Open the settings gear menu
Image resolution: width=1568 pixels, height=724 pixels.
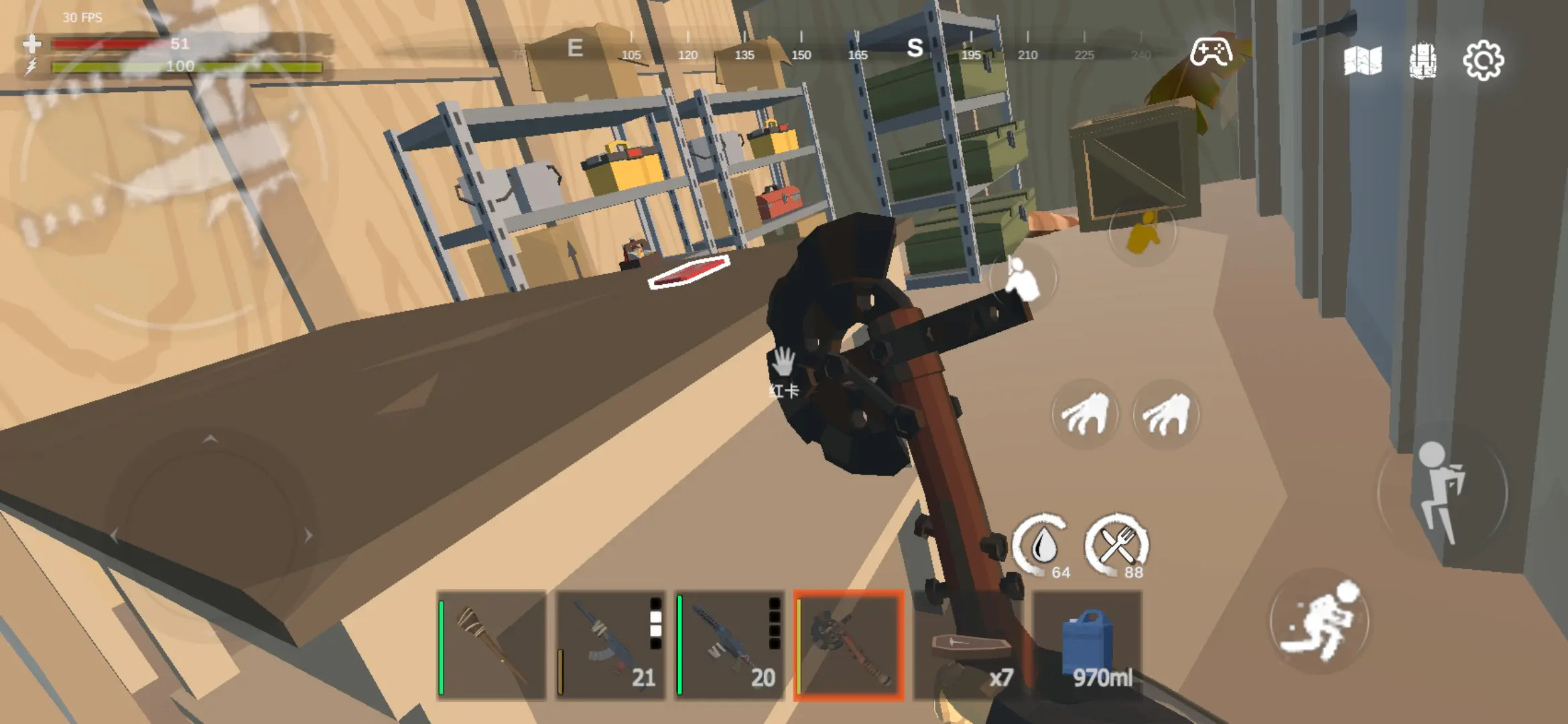(1483, 61)
